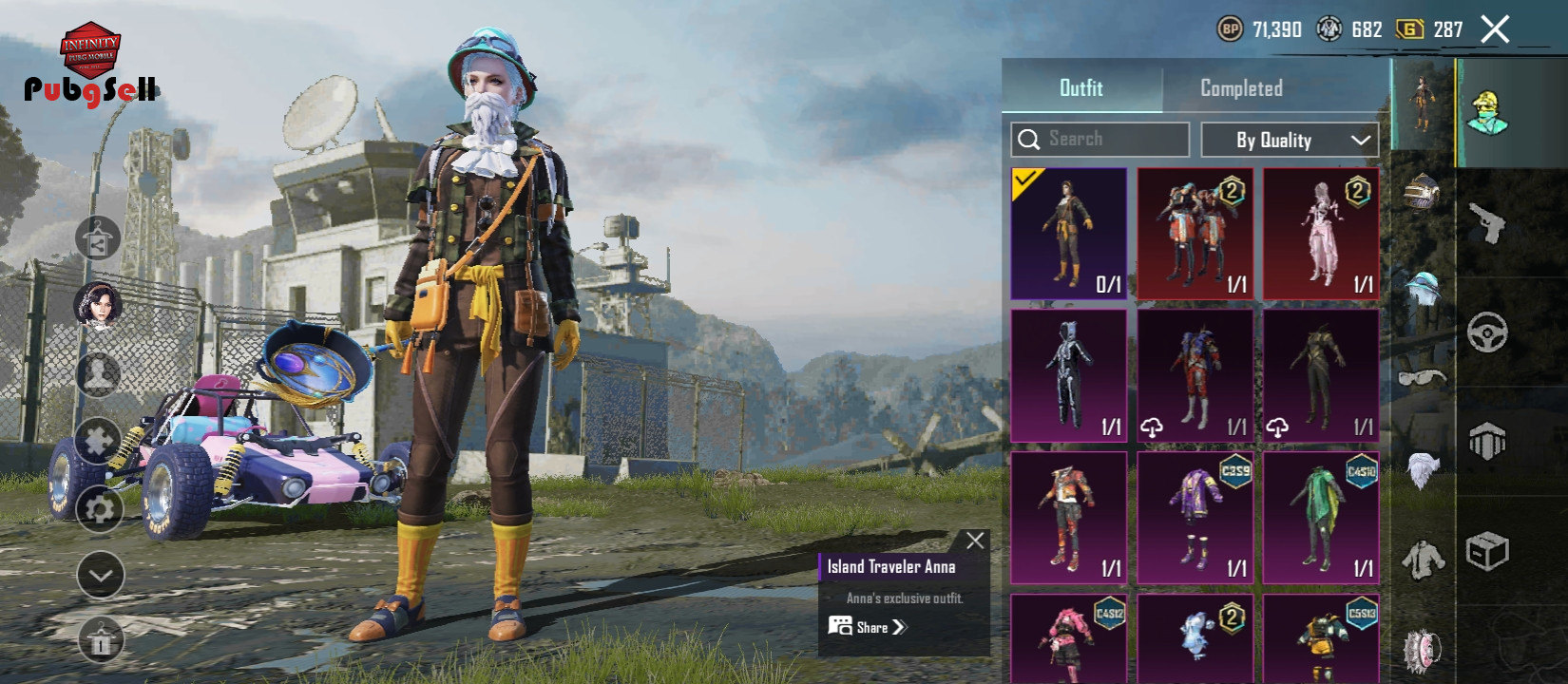This screenshot has height=684, width=1568.
Task: Pick the C4S10 green cloak outfit
Action: (x=1321, y=518)
